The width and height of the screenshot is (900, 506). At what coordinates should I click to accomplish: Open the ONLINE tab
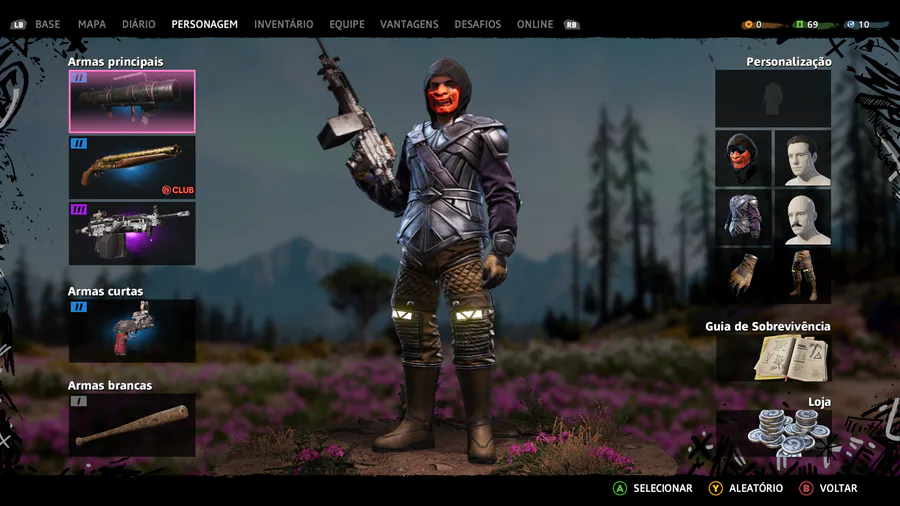535,24
